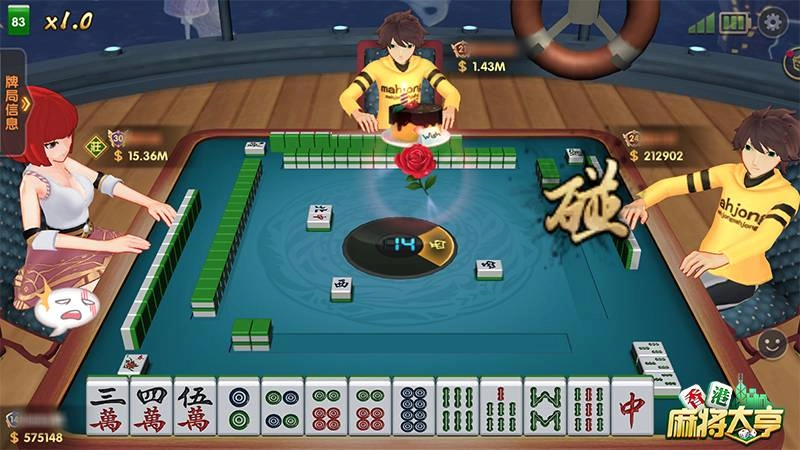800x450 pixels.
Task: Open the settings gear icon
Action: point(772,21)
